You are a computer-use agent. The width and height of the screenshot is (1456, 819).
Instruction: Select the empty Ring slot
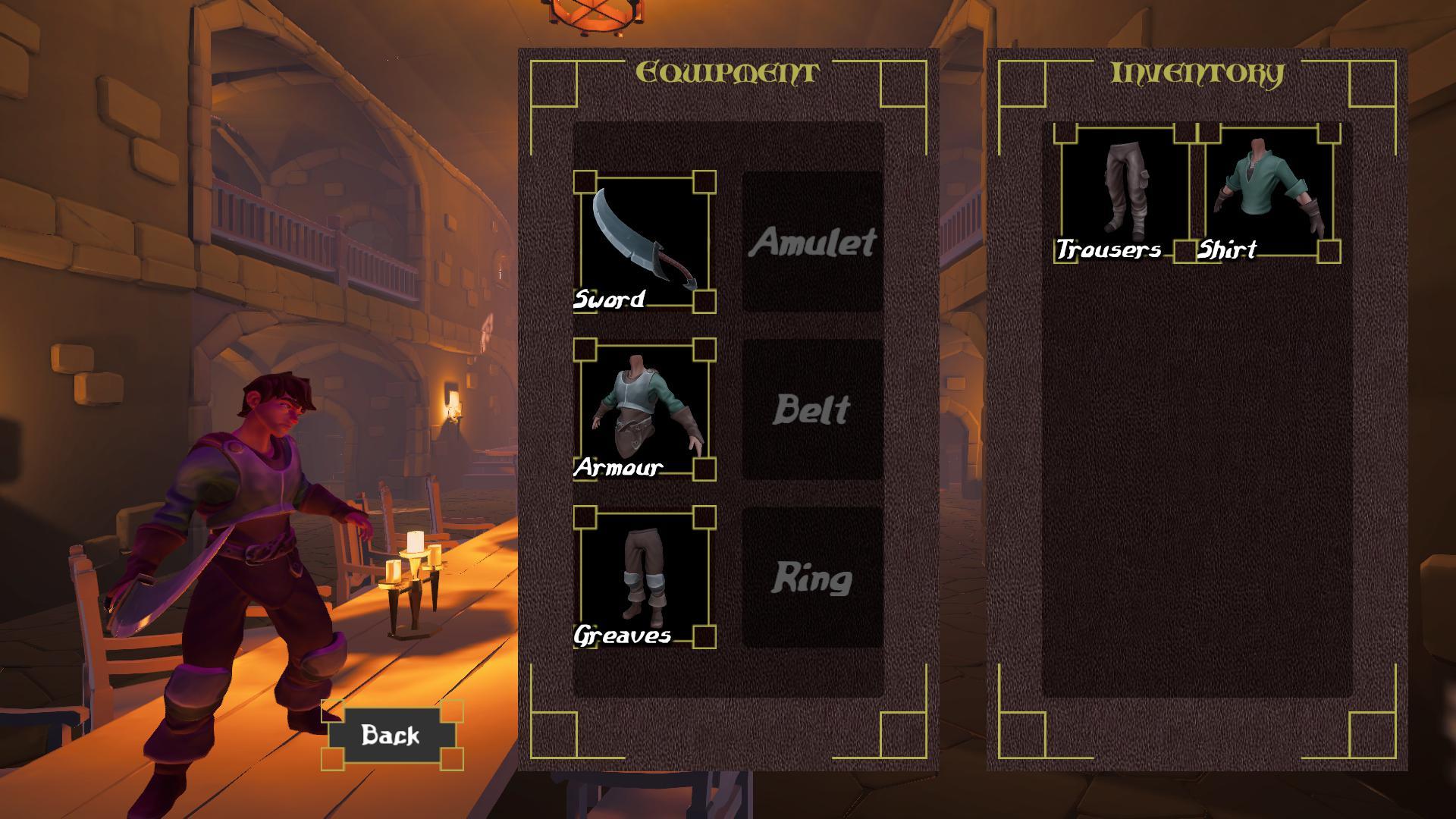tap(812, 577)
